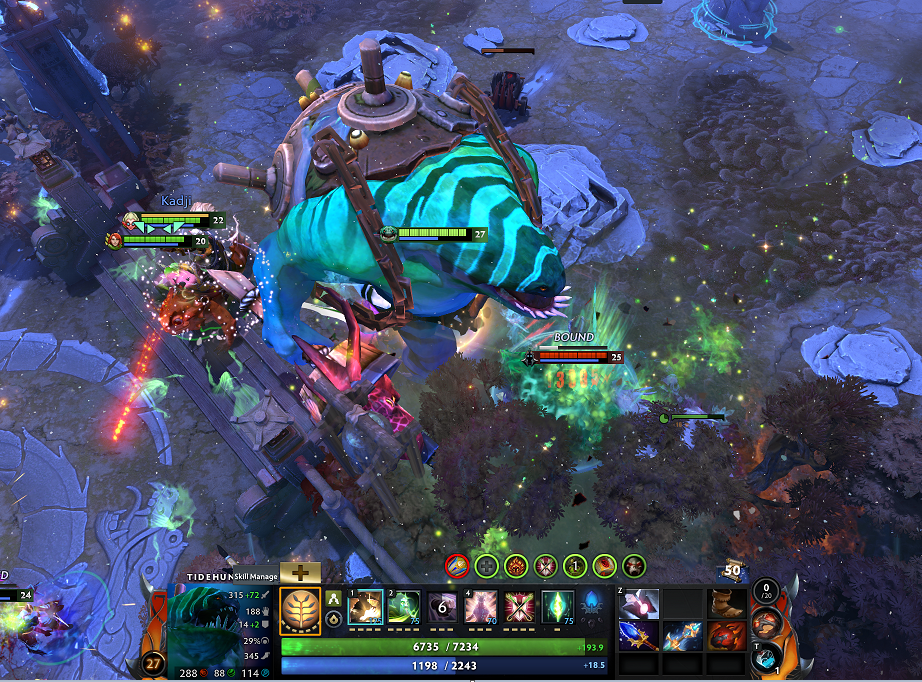
Task: Cast the first ability in slot 1
Action: tap(364, 607)
